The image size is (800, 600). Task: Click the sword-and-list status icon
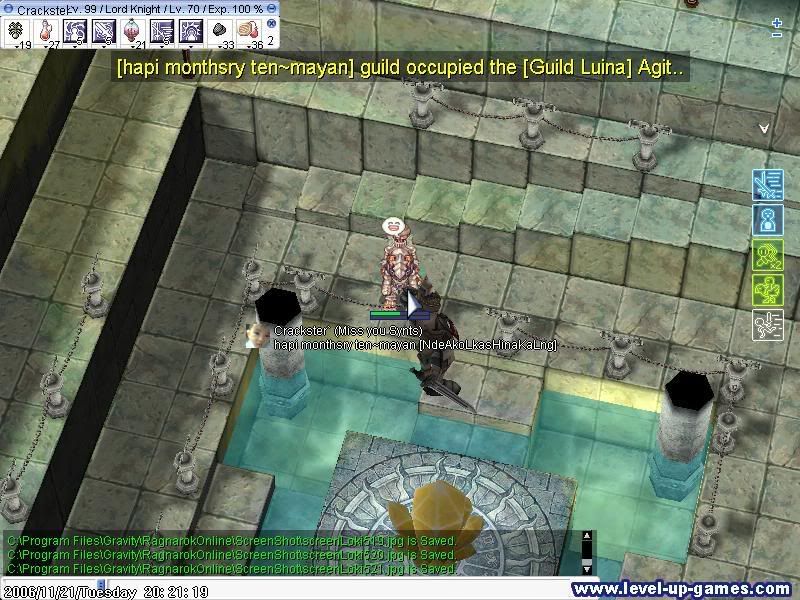pos(767,185)
